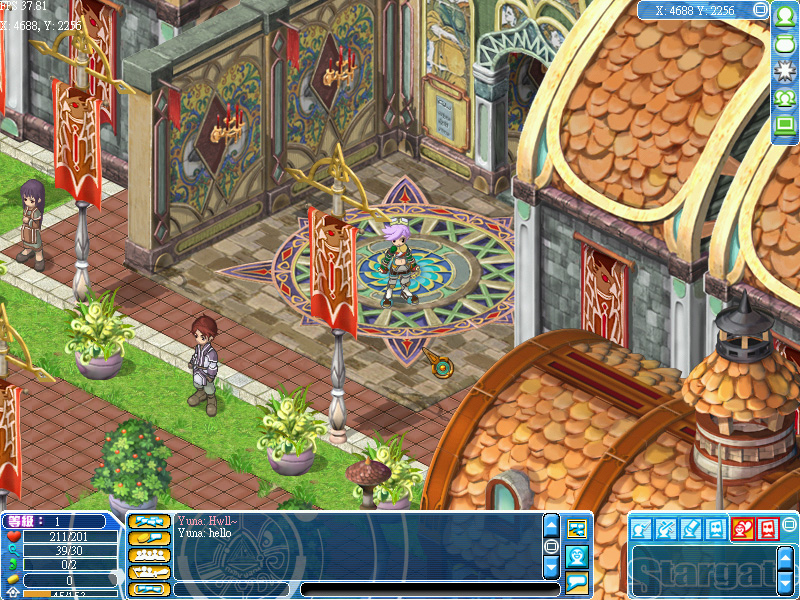Screen dimensions: 800x600
Task: Open the skills starburst icon
Action: (x=785, y=71)
